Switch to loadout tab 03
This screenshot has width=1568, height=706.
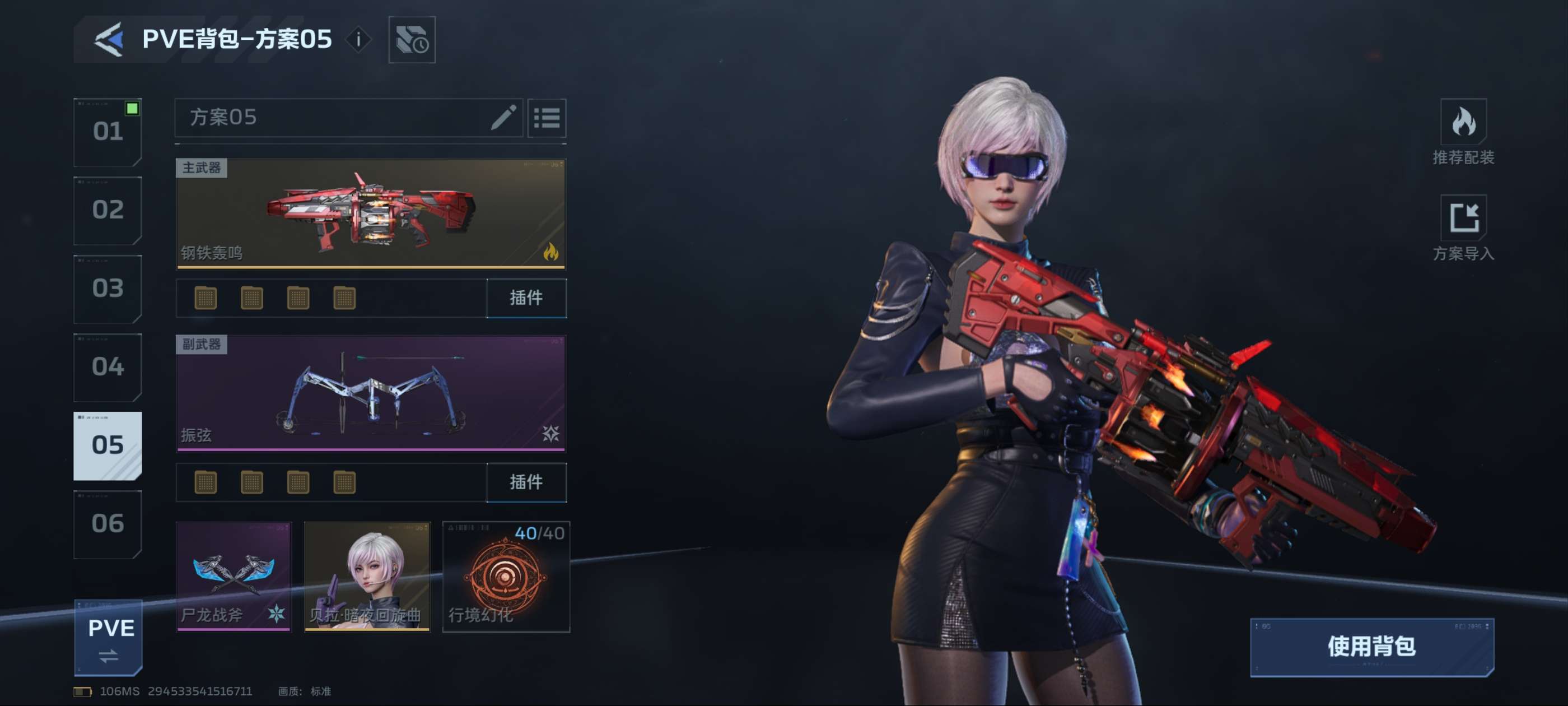108,288
